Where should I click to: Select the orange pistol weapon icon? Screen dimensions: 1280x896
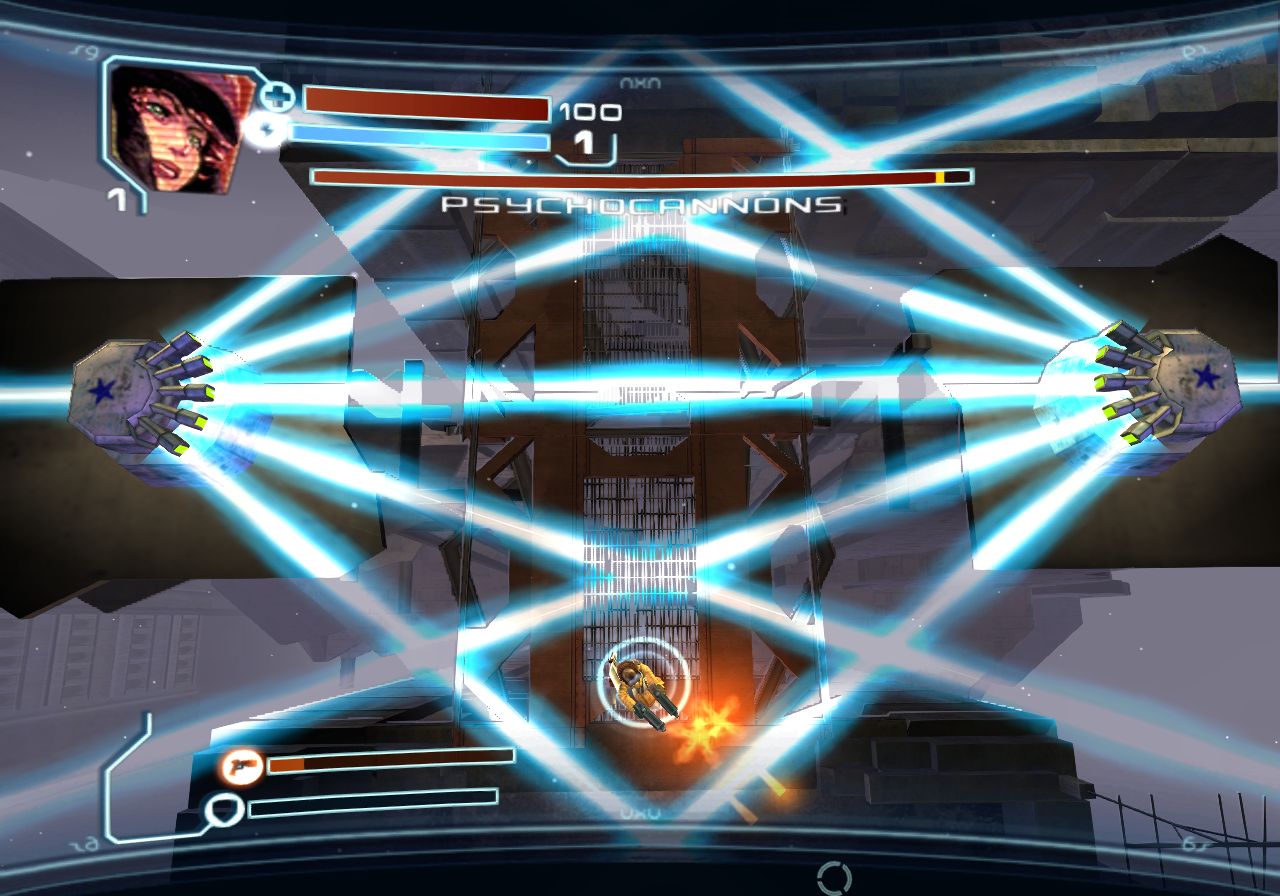[241, 767]
